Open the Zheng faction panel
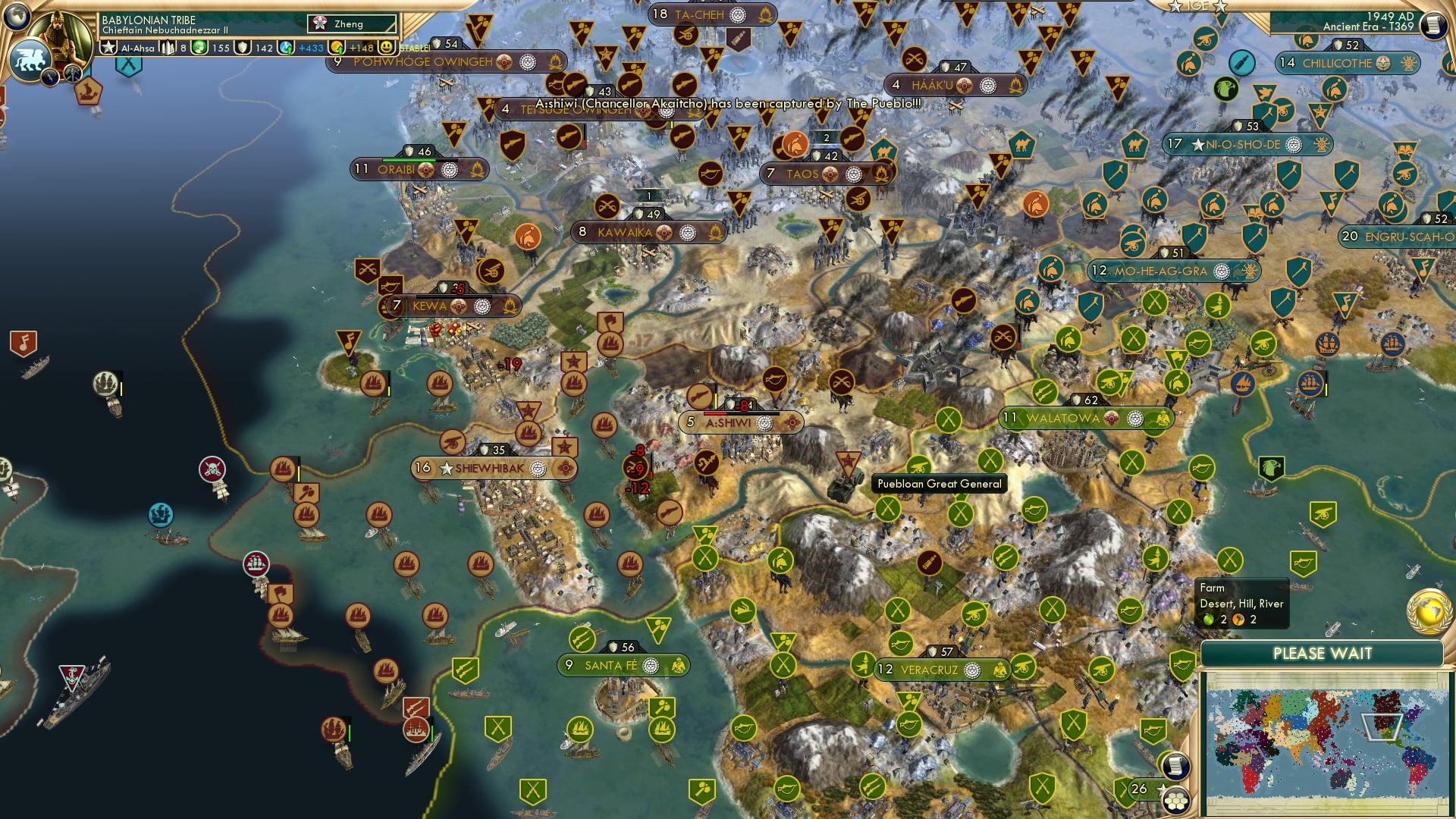 click(352, 24)
